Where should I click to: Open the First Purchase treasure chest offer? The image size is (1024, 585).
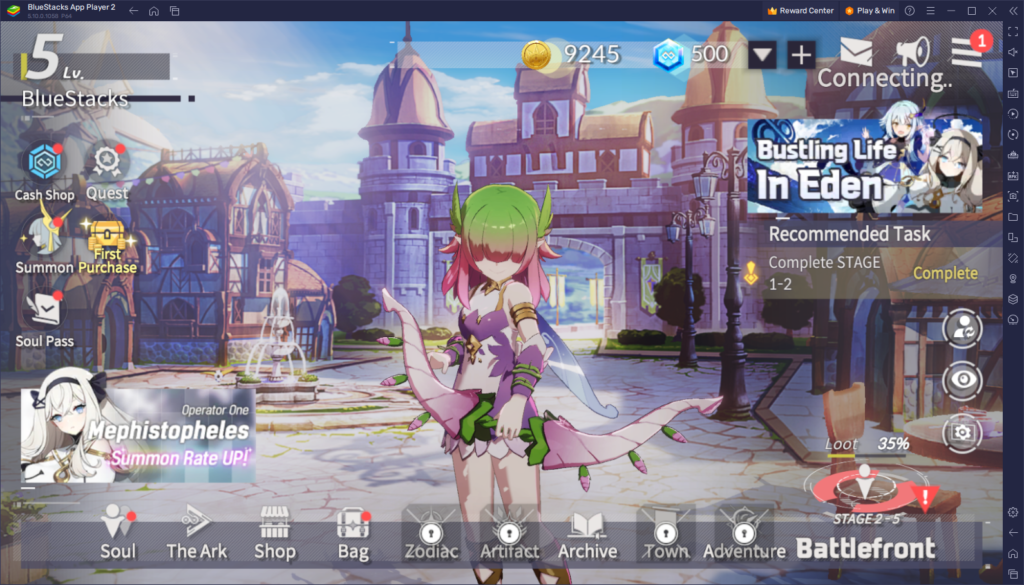(x=106, y=245)
